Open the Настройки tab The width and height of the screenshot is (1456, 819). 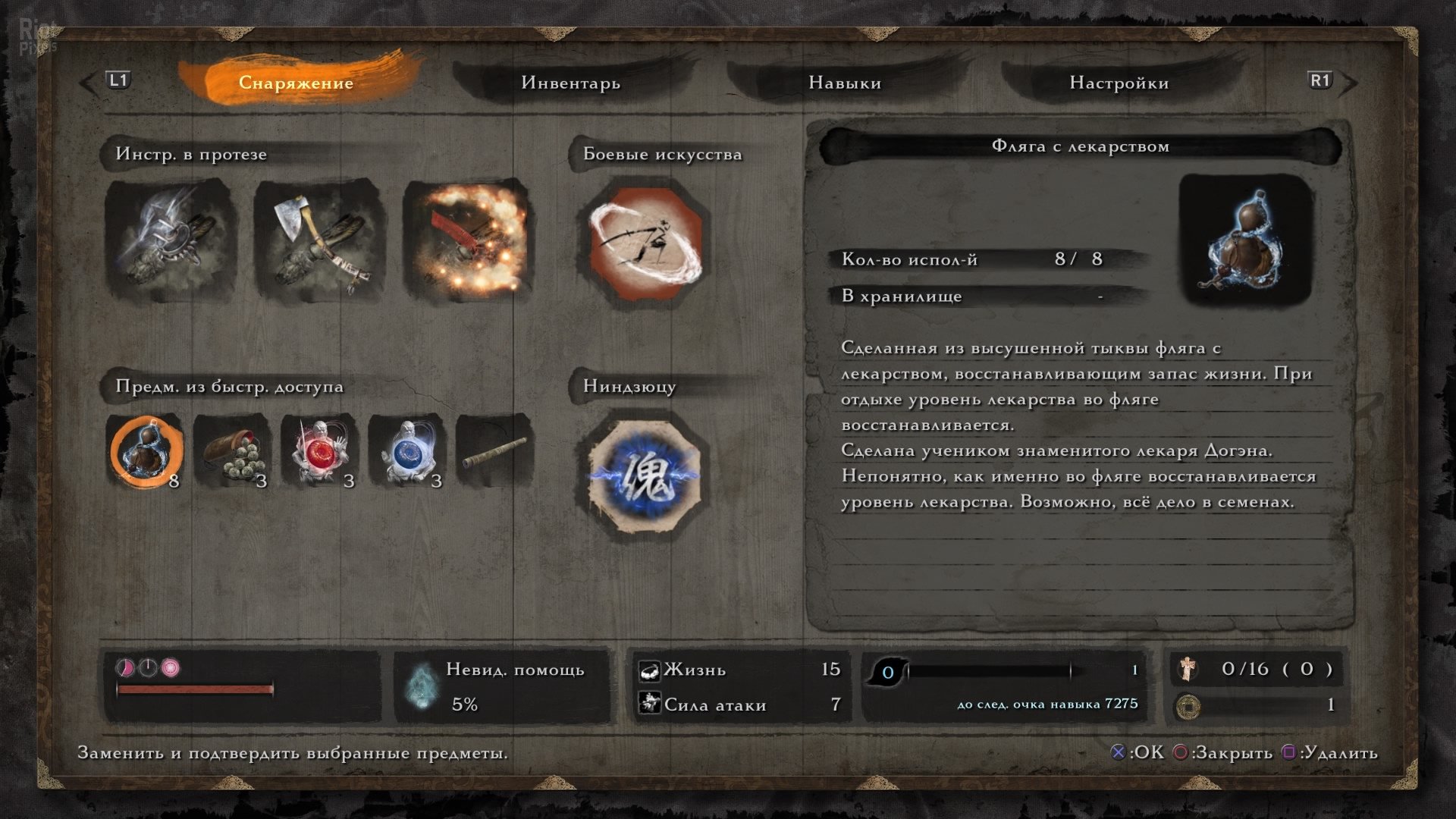[x=1119, y=83]
